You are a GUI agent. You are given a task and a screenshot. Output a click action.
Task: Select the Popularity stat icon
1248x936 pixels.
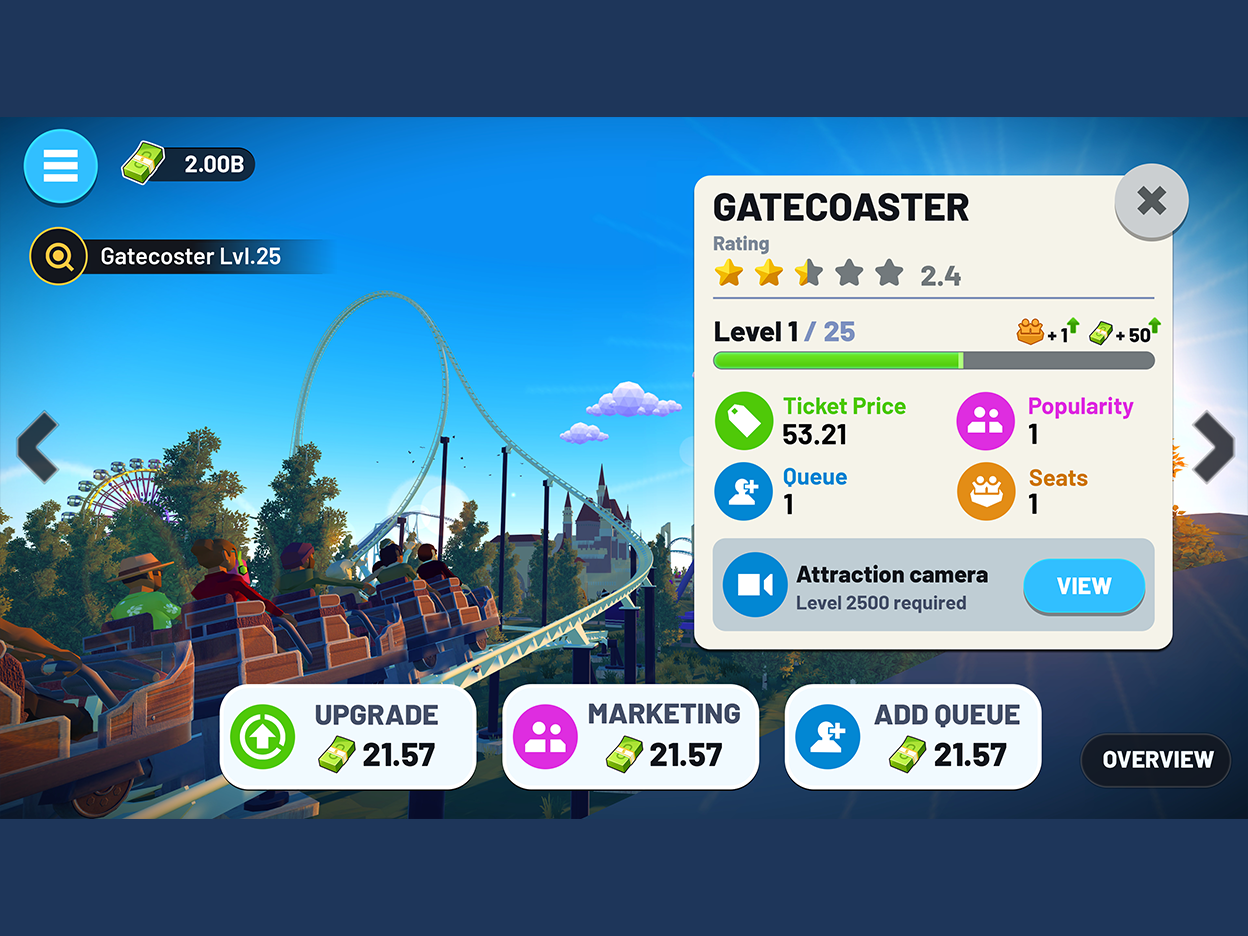click(x=985, y=421)
